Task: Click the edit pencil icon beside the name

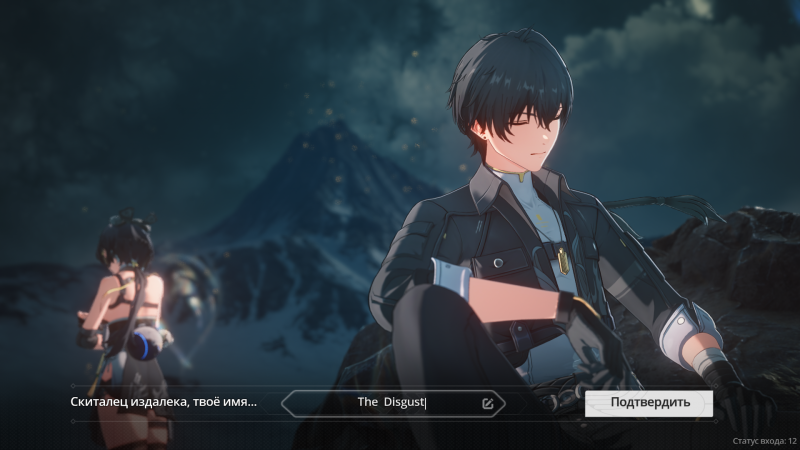Action: coord(487,404)
